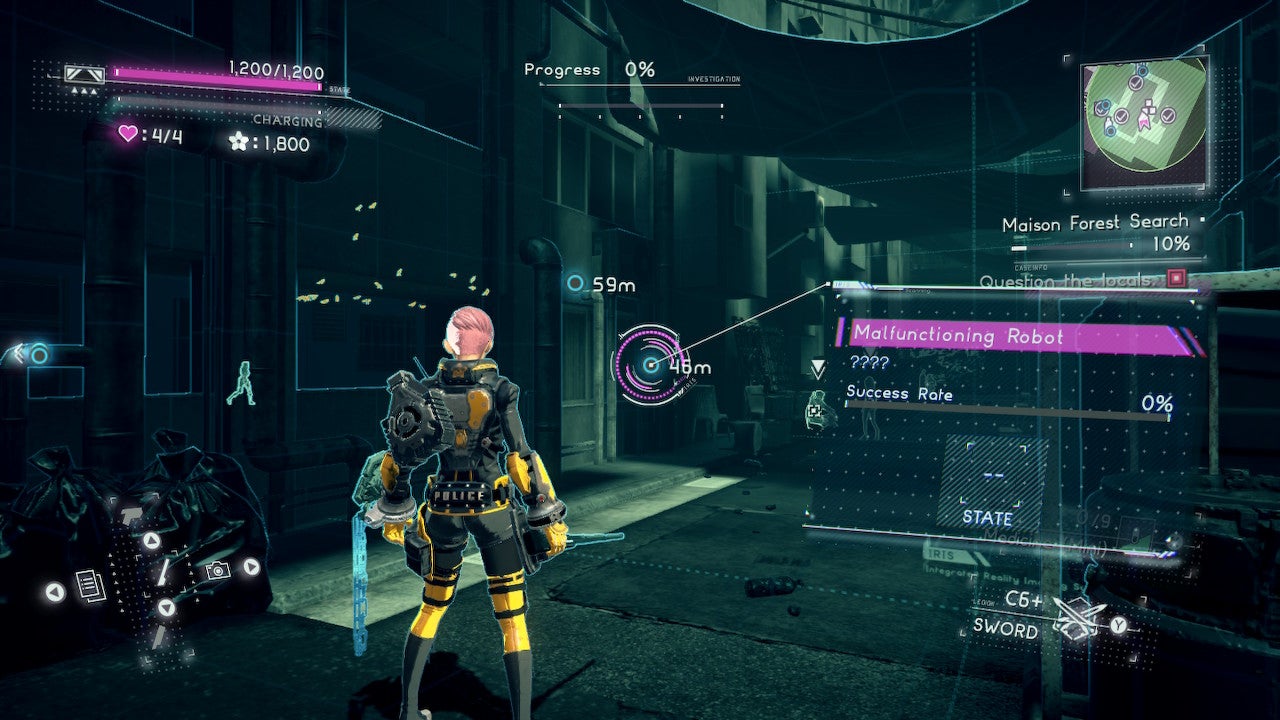Screen dimensions: 1280x720
Task: Click the STATE box in the target panel
Action: coord(988,485)
